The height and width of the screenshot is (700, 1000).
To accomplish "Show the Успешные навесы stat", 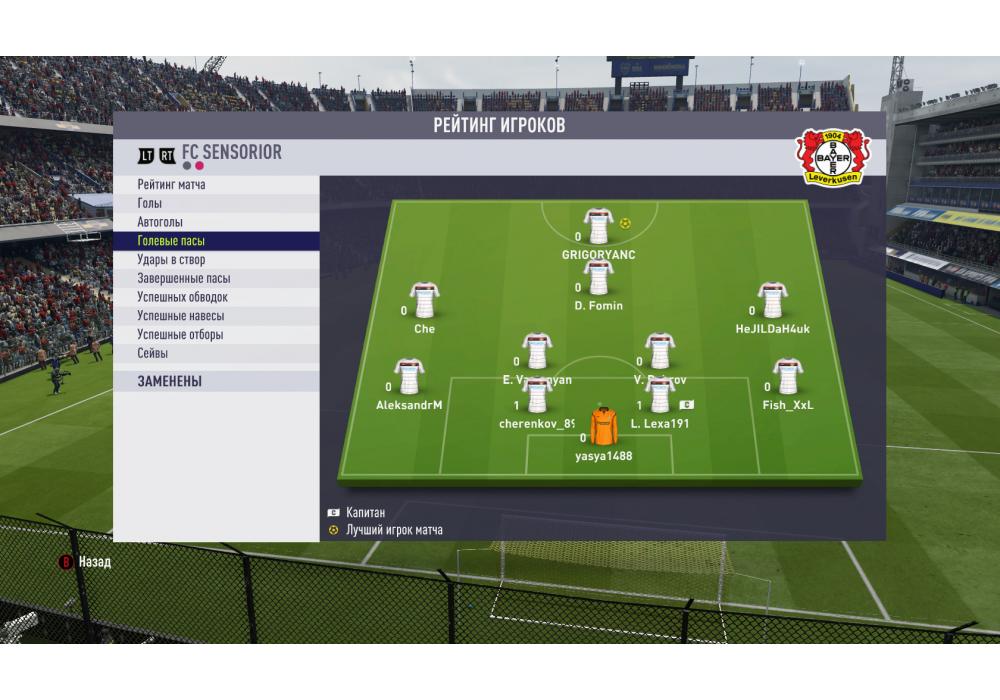I will pos(180,316).
